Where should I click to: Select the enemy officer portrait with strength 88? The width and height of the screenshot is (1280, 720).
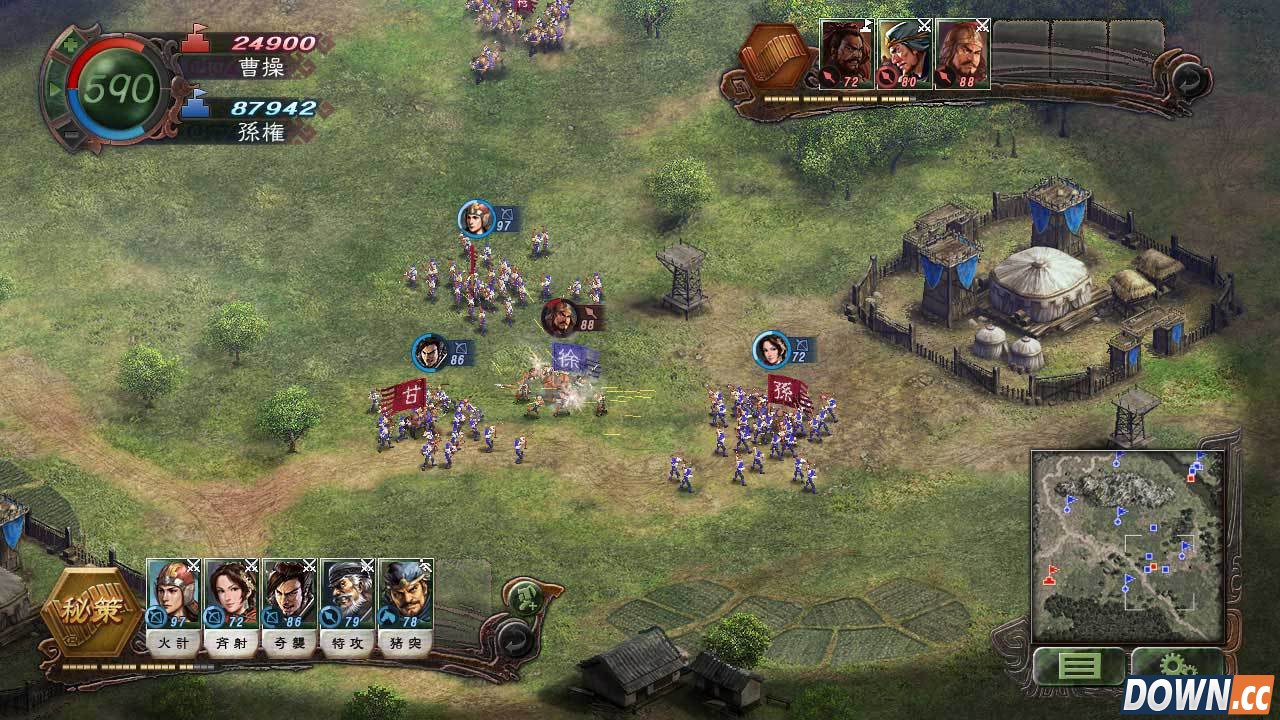[x=962, y=54]
